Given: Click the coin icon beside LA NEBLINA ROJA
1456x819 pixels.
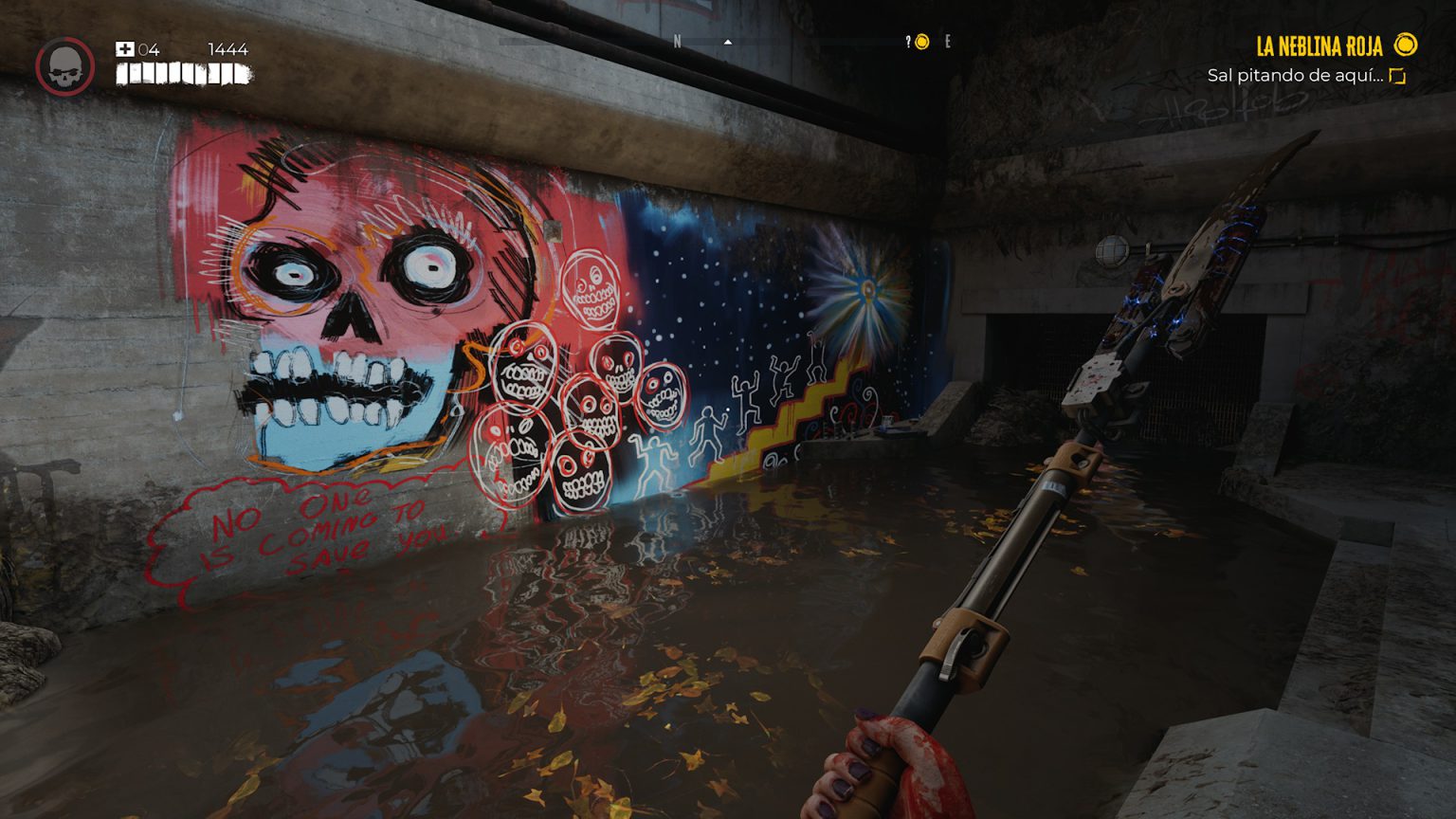Looking at the screenshot, I should (x=1406, y=45).
